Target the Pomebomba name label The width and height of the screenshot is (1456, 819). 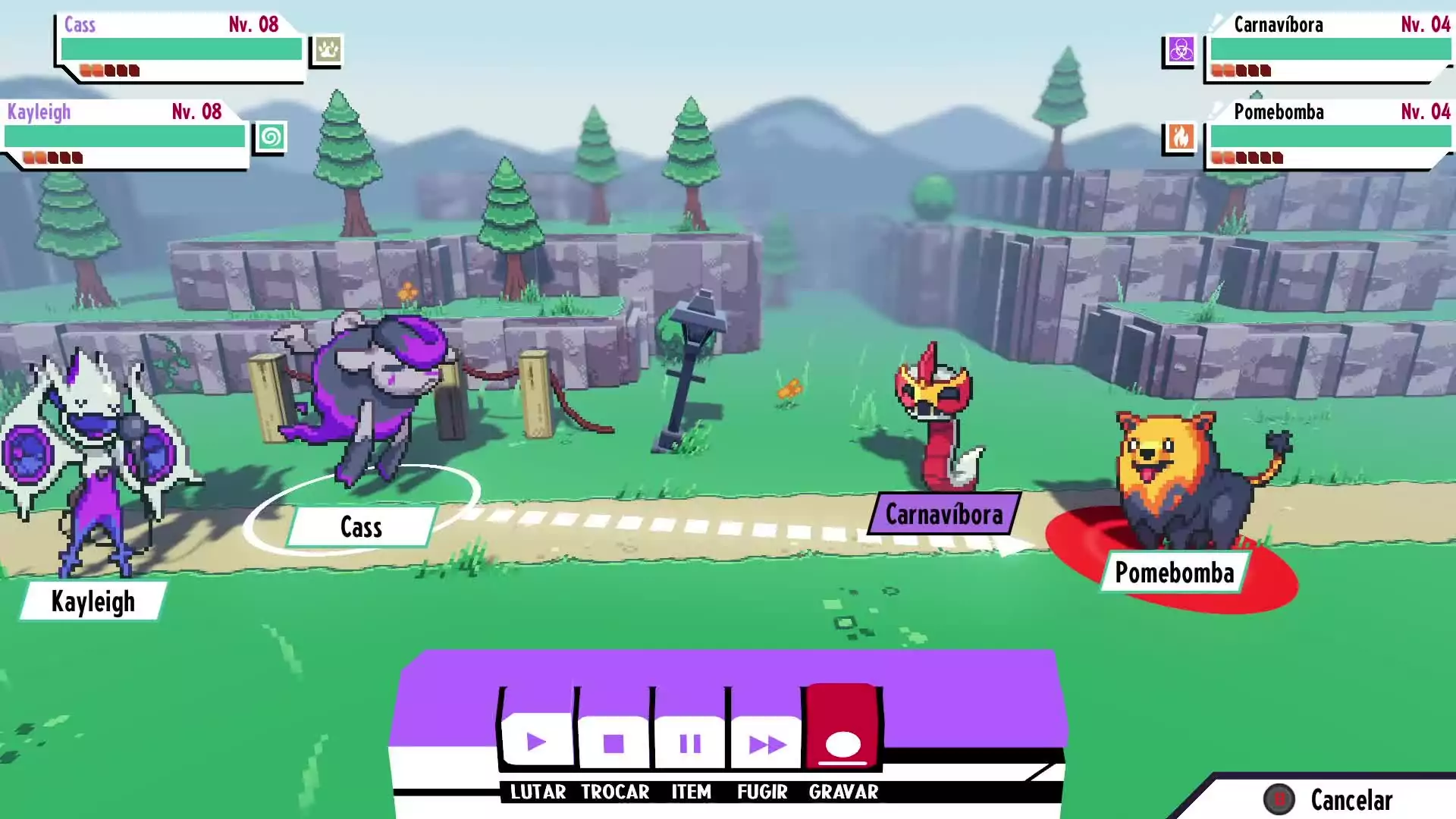(1174, 573)
